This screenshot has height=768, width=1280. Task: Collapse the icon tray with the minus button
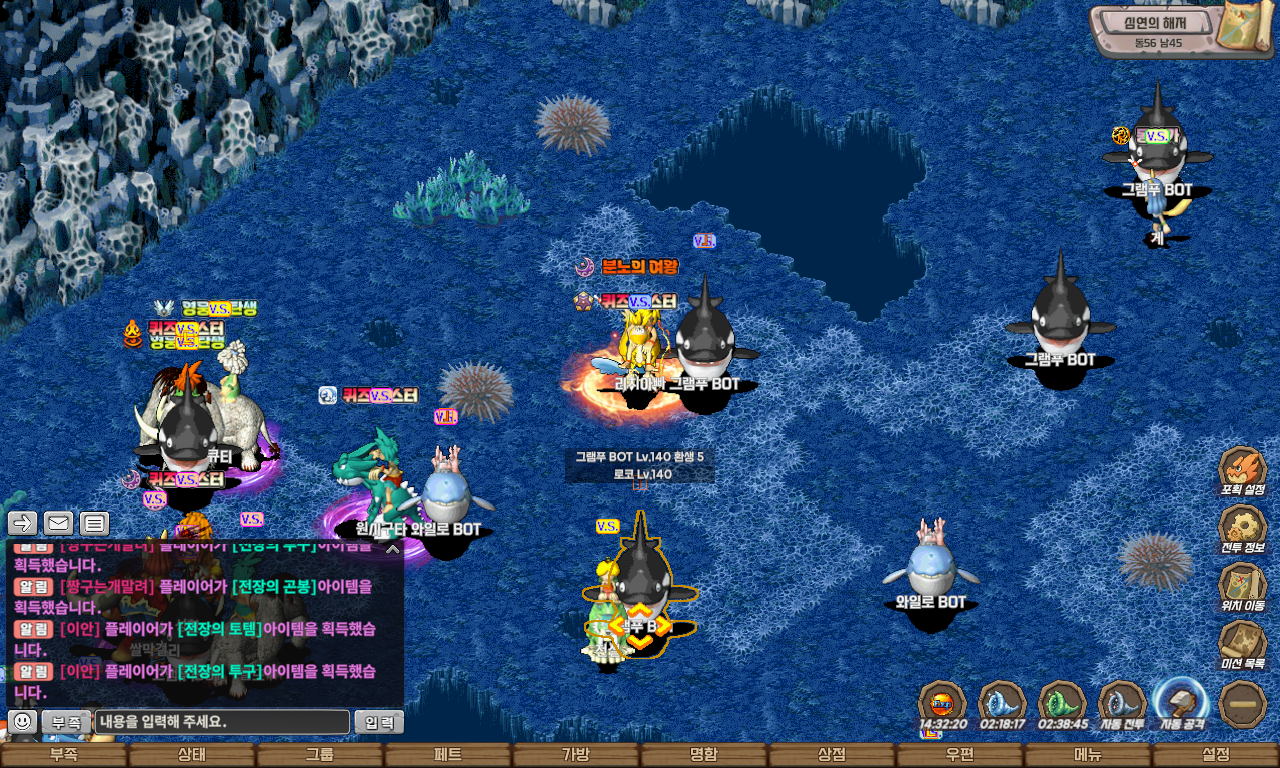(1243, 704)
